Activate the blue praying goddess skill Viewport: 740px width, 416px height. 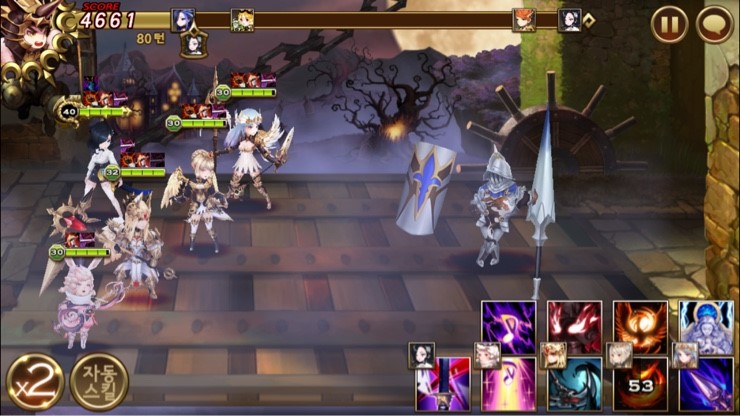tap(706, 325)
